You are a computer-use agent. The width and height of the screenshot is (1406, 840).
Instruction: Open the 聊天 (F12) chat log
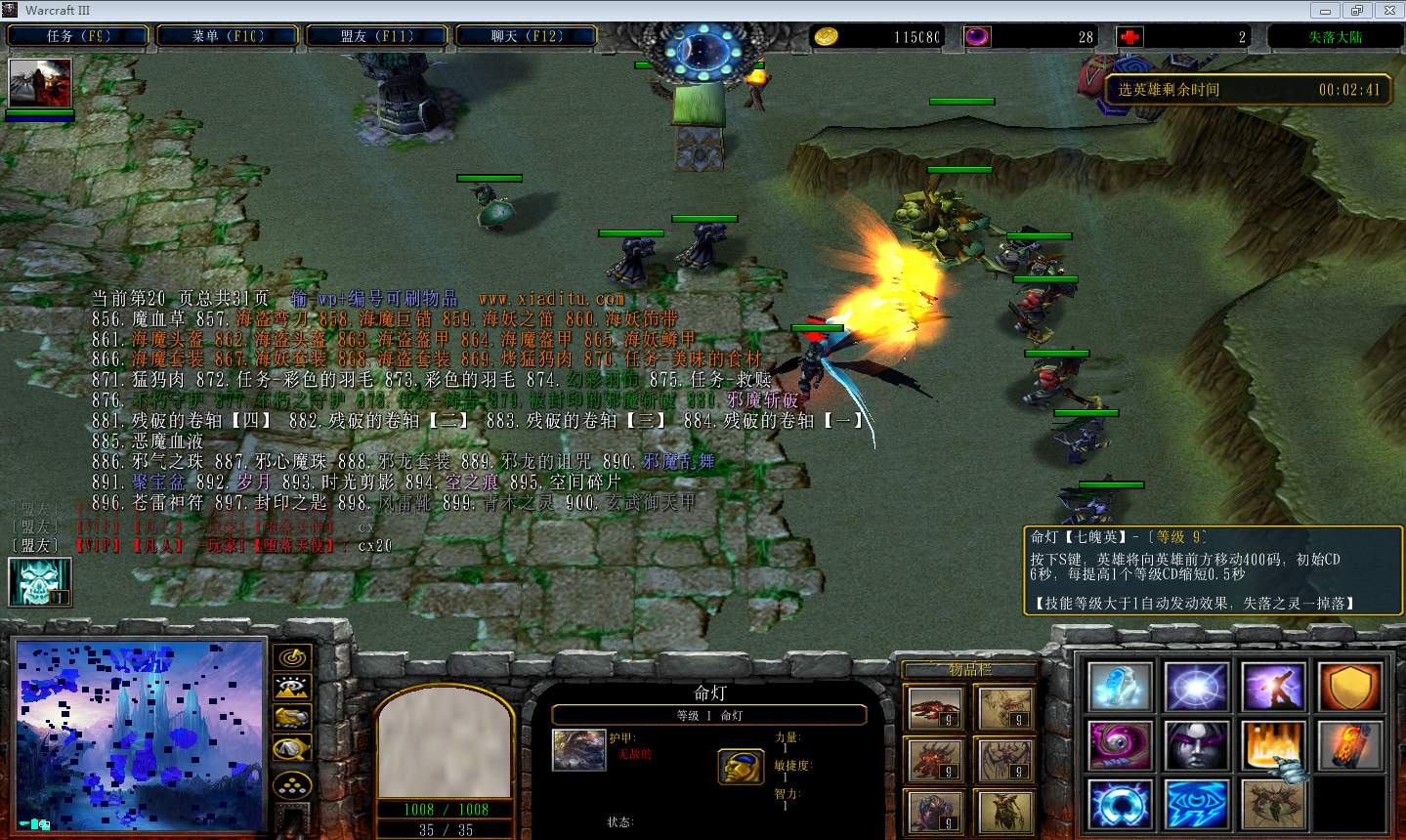pyautogui.click(x=527, y=36)
